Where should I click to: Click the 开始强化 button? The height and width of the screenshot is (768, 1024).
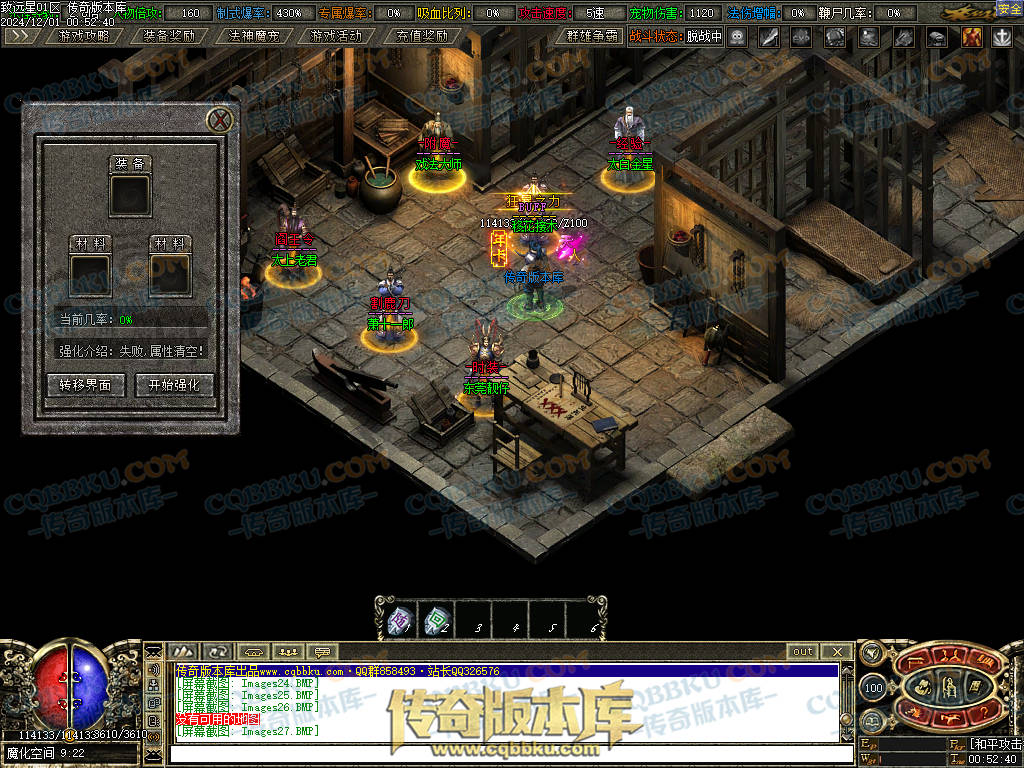(x=174, y=385)
